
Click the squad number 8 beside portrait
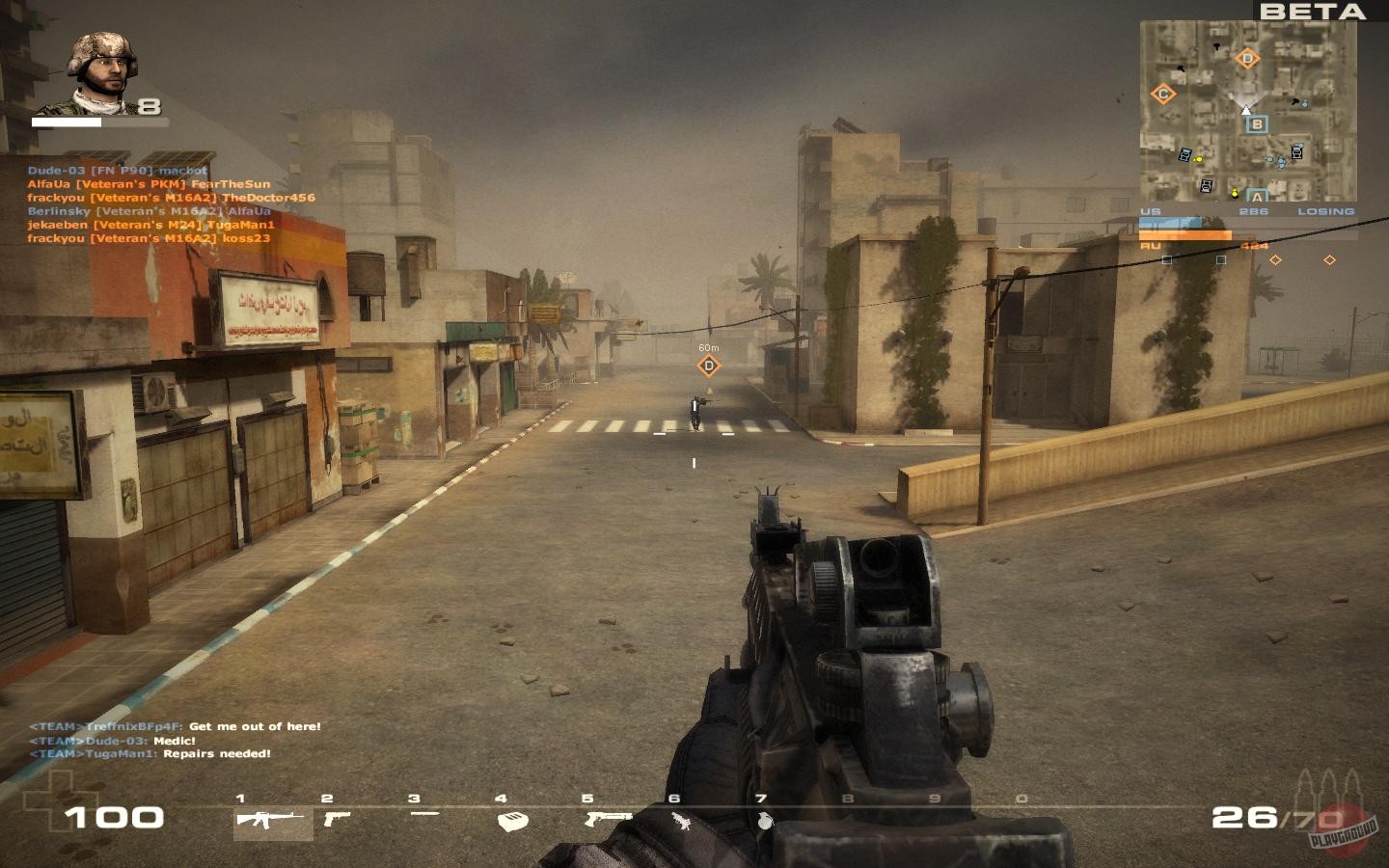tap(150, 108)
